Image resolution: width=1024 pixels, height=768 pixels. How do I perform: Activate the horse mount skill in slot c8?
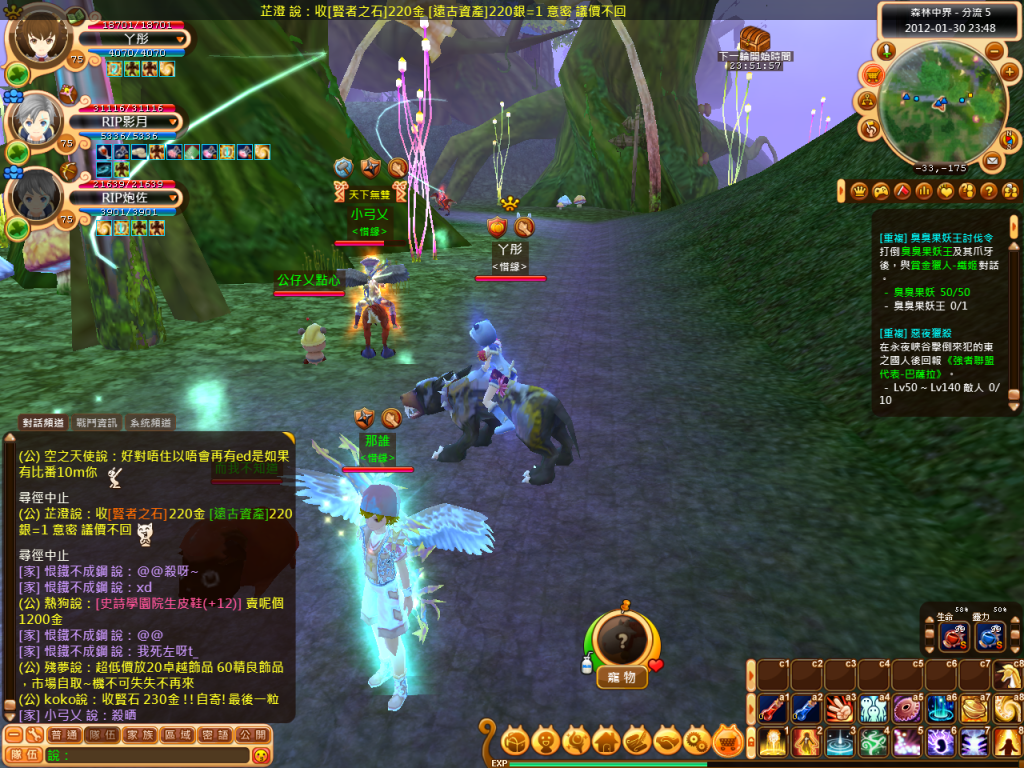(x=1008, y=676)
